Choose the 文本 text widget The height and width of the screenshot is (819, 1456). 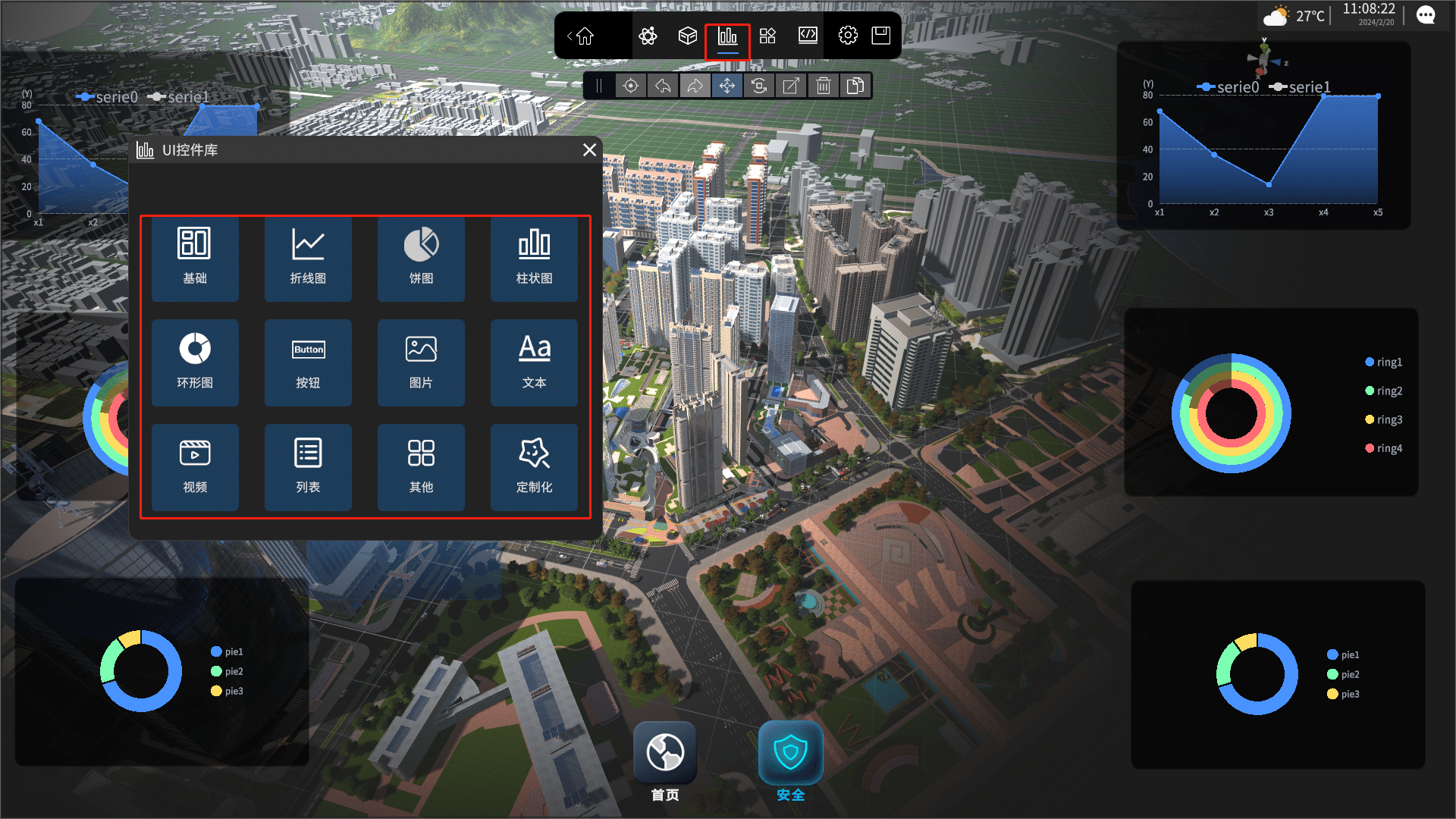click(534, 362)
